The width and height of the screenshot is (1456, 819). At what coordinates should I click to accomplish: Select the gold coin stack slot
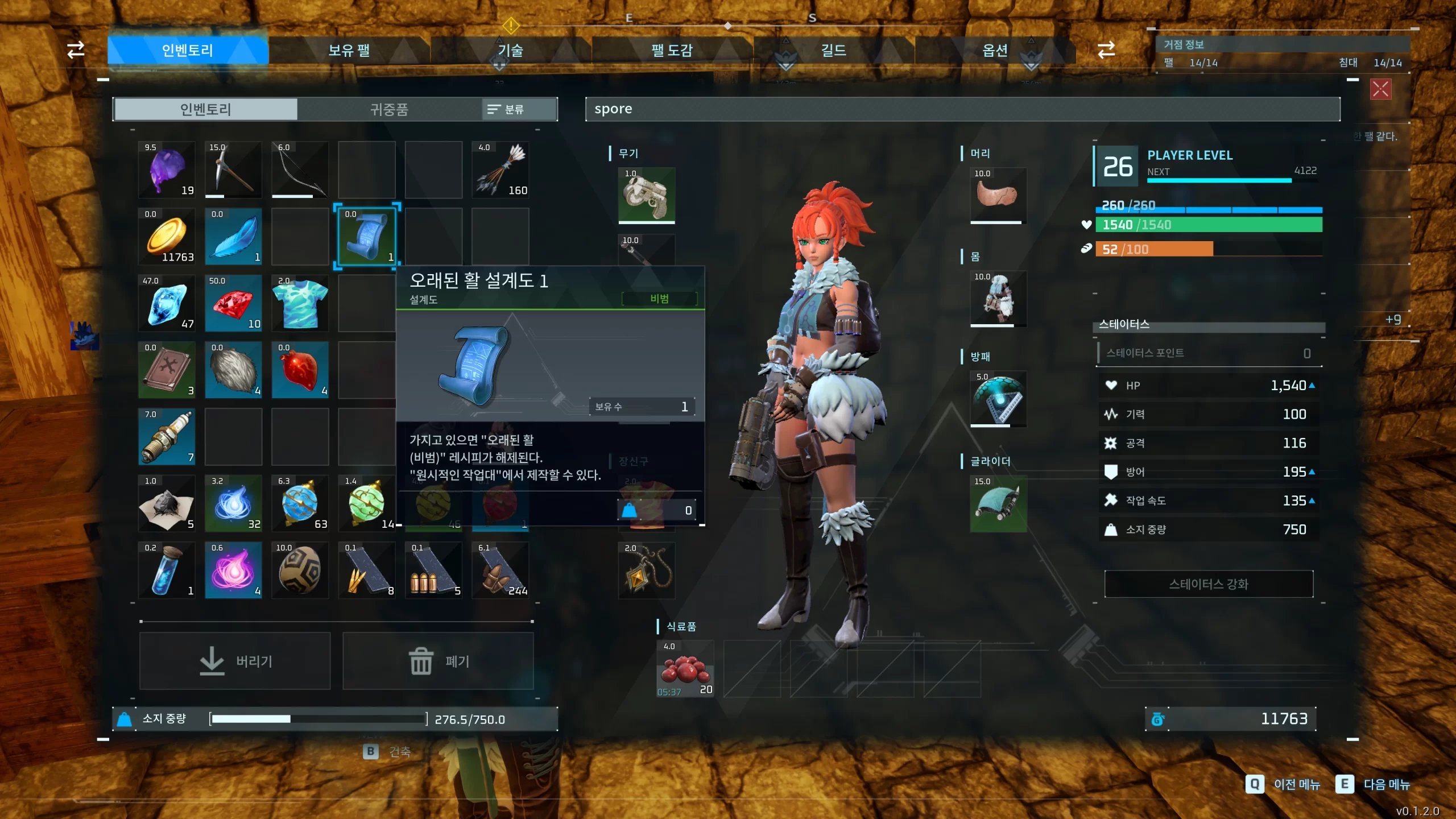[x=167, y=236]
